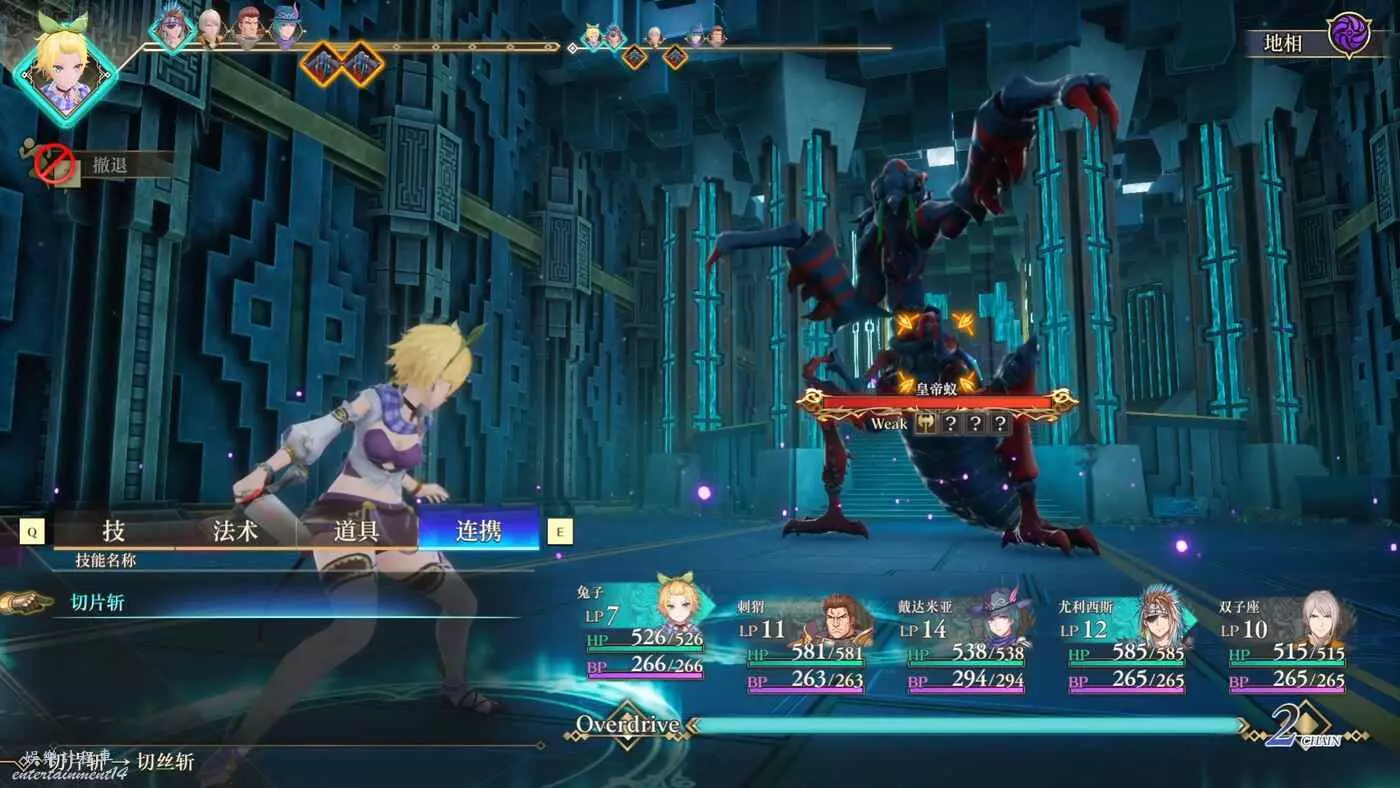Viewport: 1400px width, 788px height.
Task: Choose the 刺猬 party member panel
Action: tap(806, 642)
